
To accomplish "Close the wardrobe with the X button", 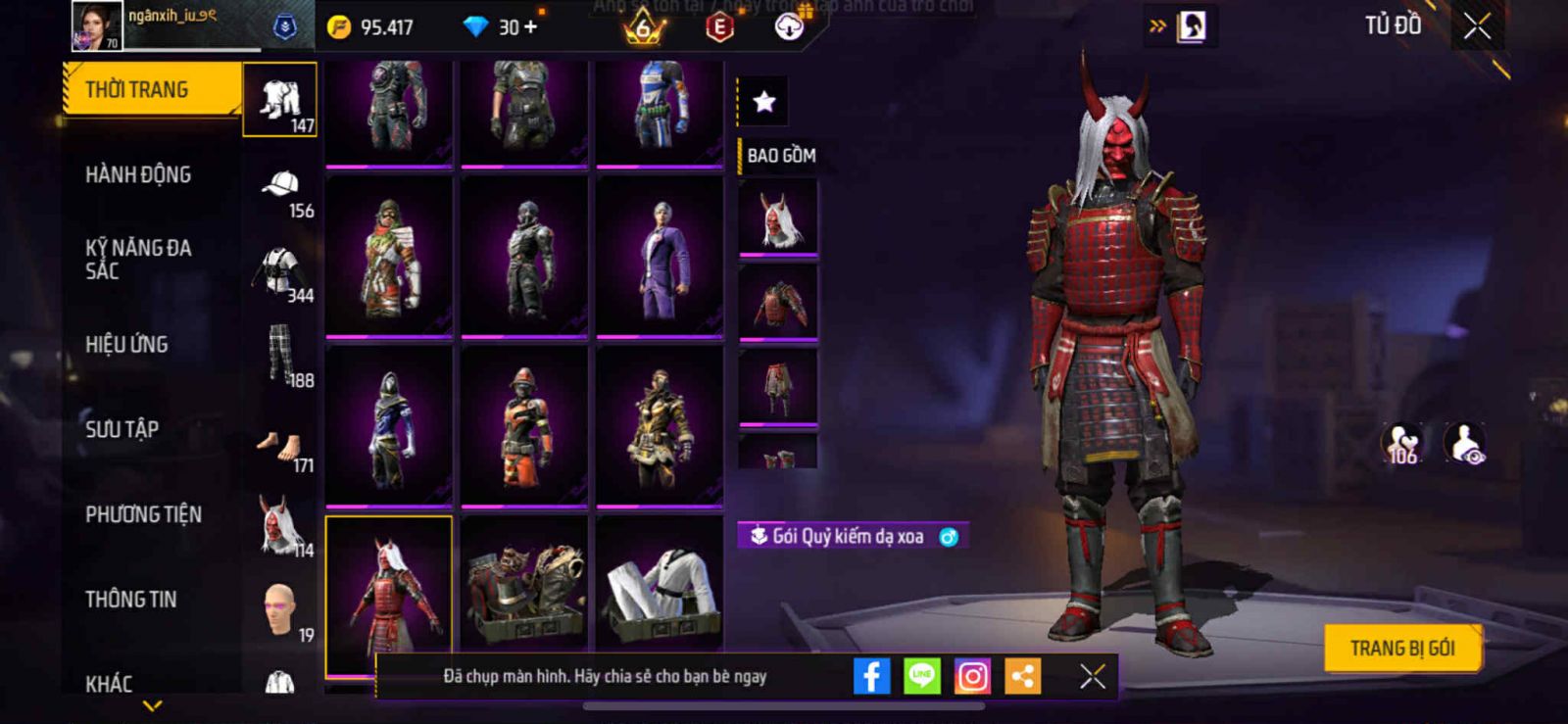I will [1477, 26].
